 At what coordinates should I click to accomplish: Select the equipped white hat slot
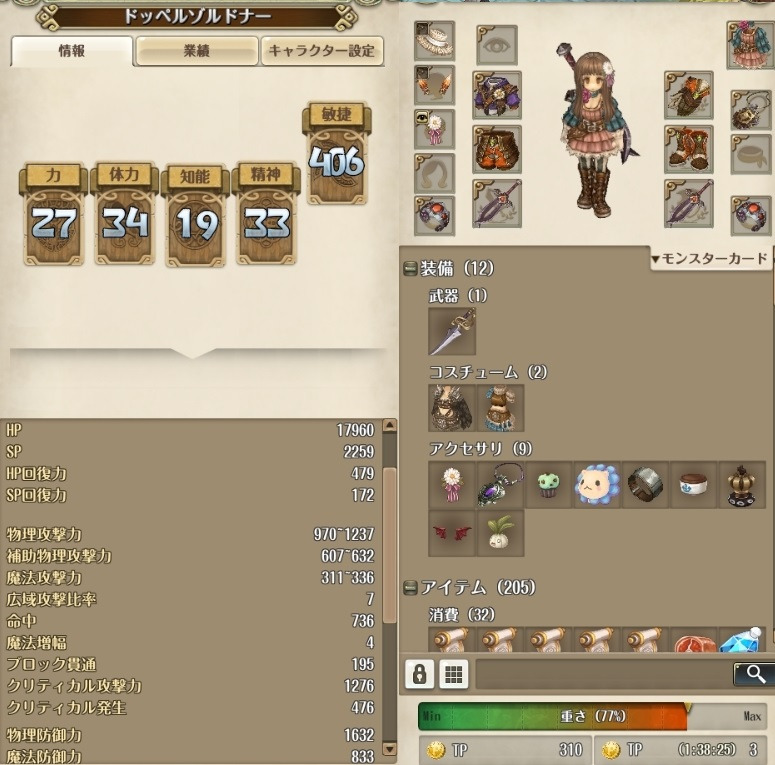coord(434,41)
